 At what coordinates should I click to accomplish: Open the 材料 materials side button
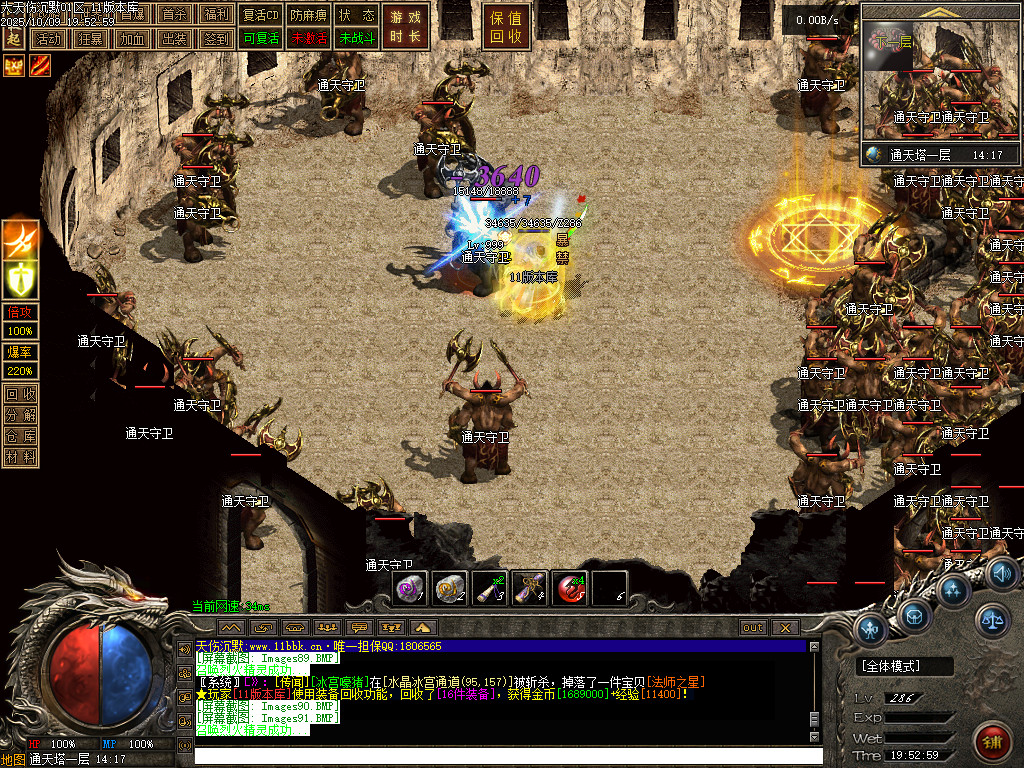[21, 457]
